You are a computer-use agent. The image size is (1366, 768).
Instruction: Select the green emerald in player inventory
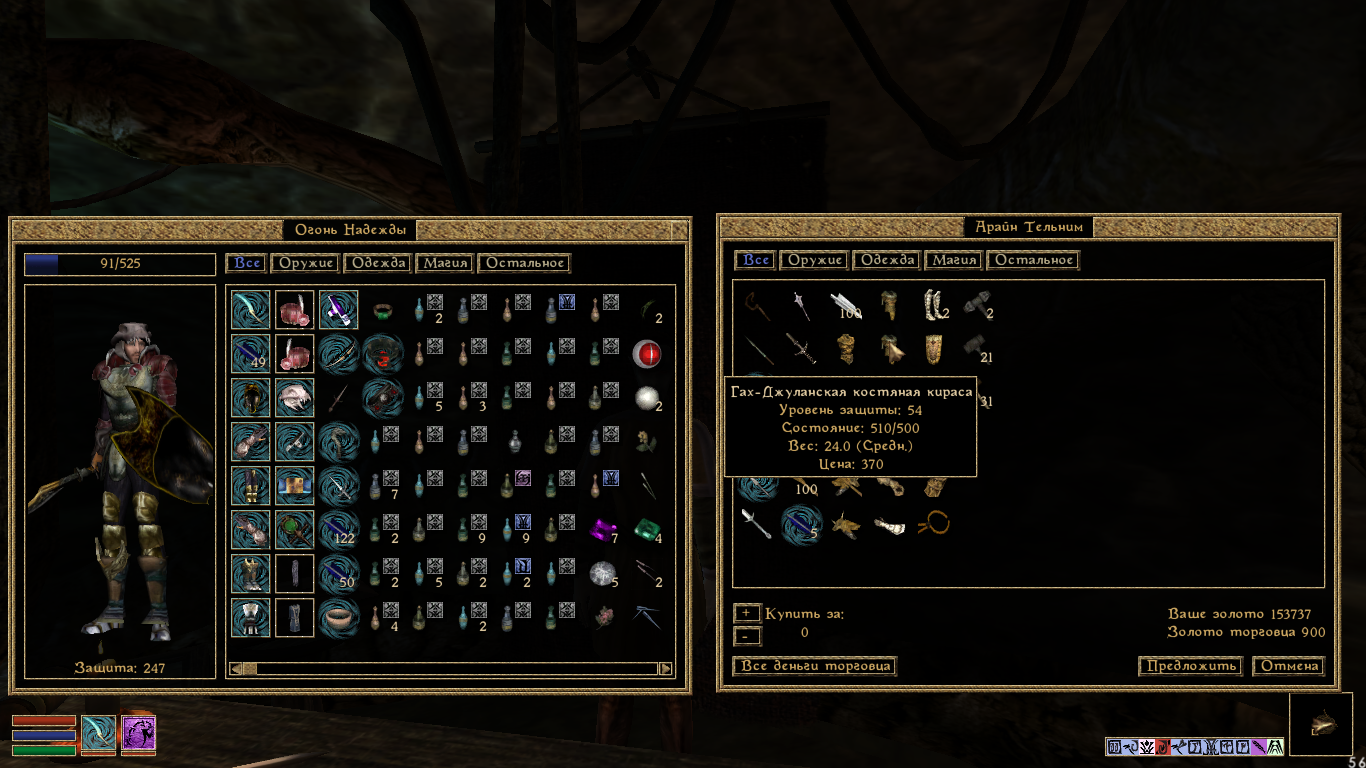(x=646, y=527)
